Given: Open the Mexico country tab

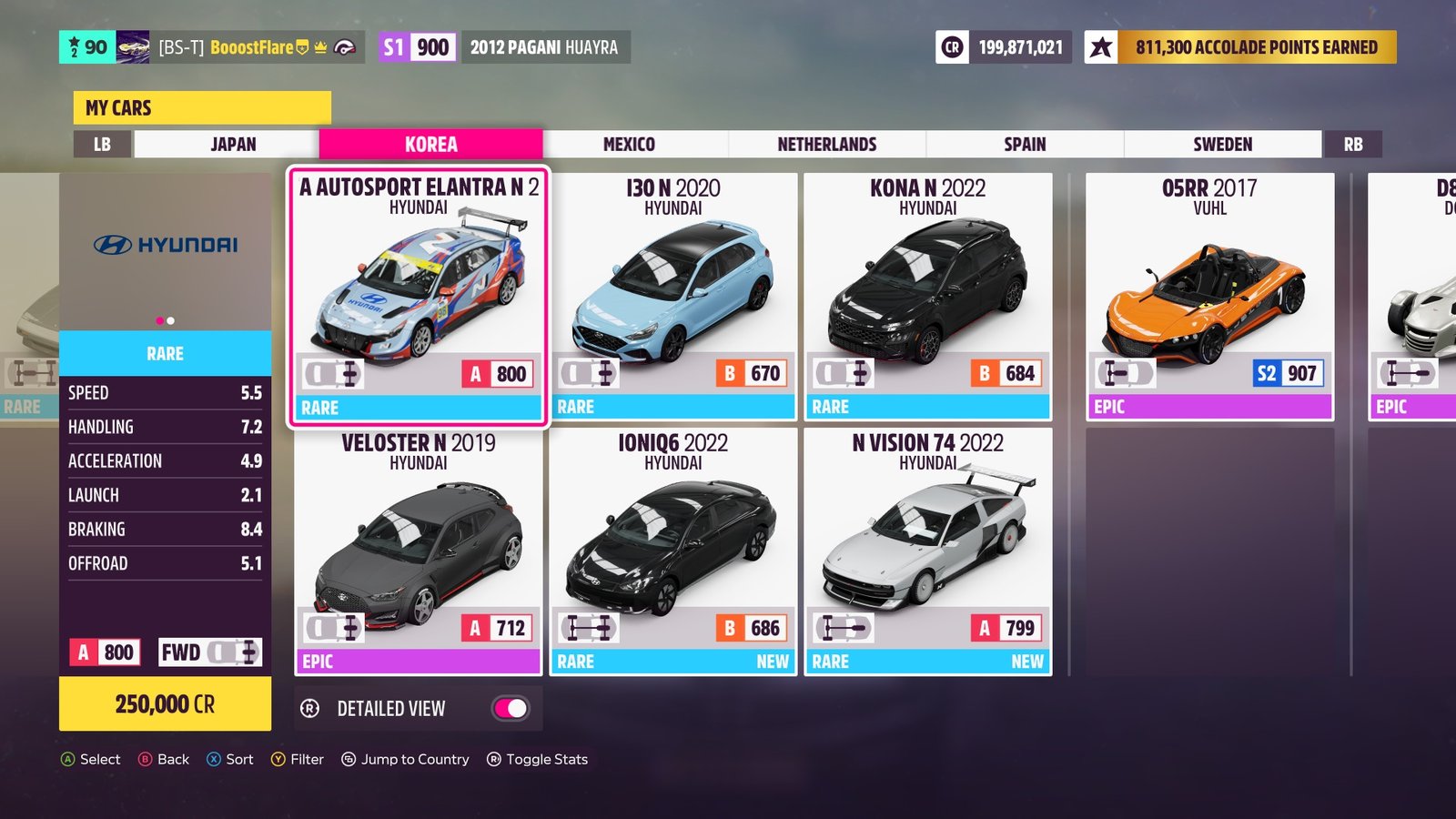Looking at the screenshot, I should (x=629, y=145).
